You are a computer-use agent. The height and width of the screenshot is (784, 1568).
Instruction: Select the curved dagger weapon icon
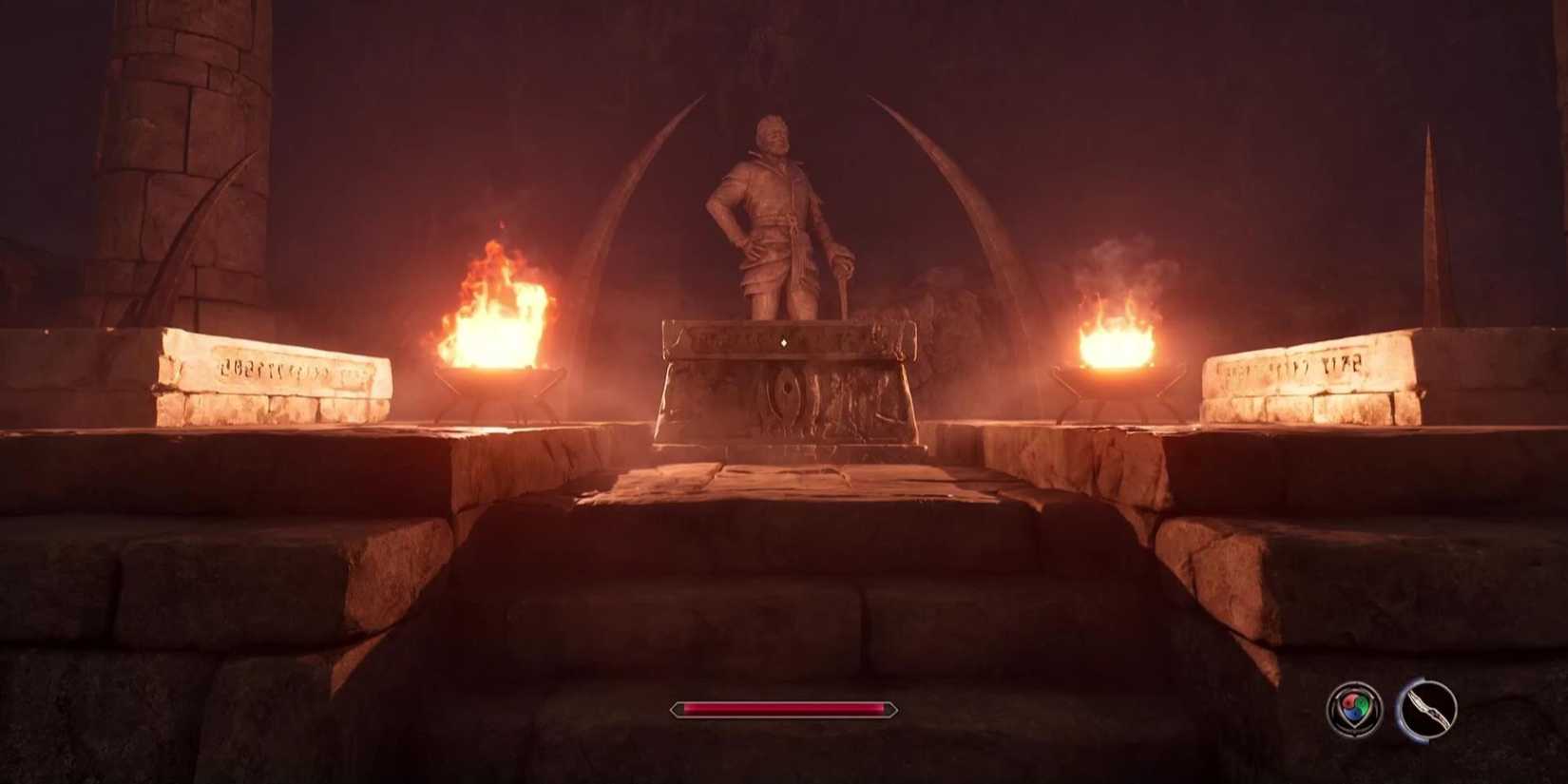coord(1428,709)
